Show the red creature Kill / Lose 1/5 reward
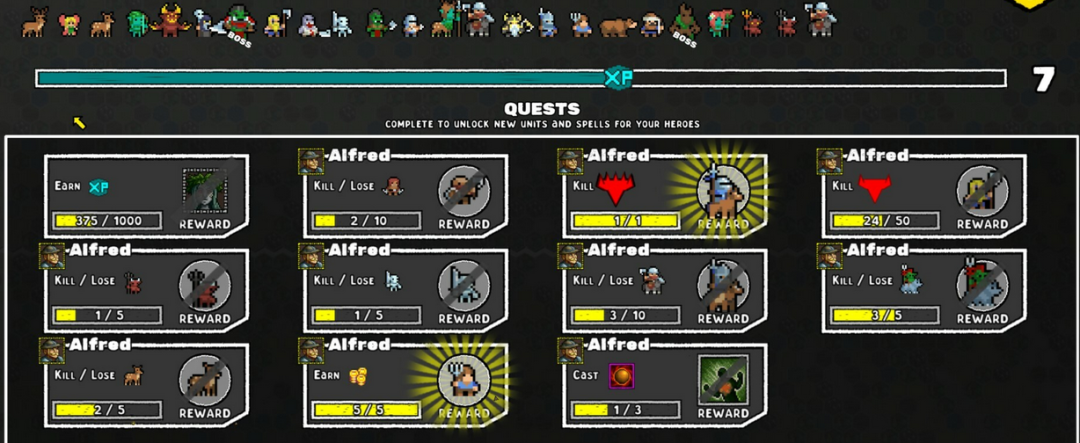1080x443 pixels. tap(205, 285)
